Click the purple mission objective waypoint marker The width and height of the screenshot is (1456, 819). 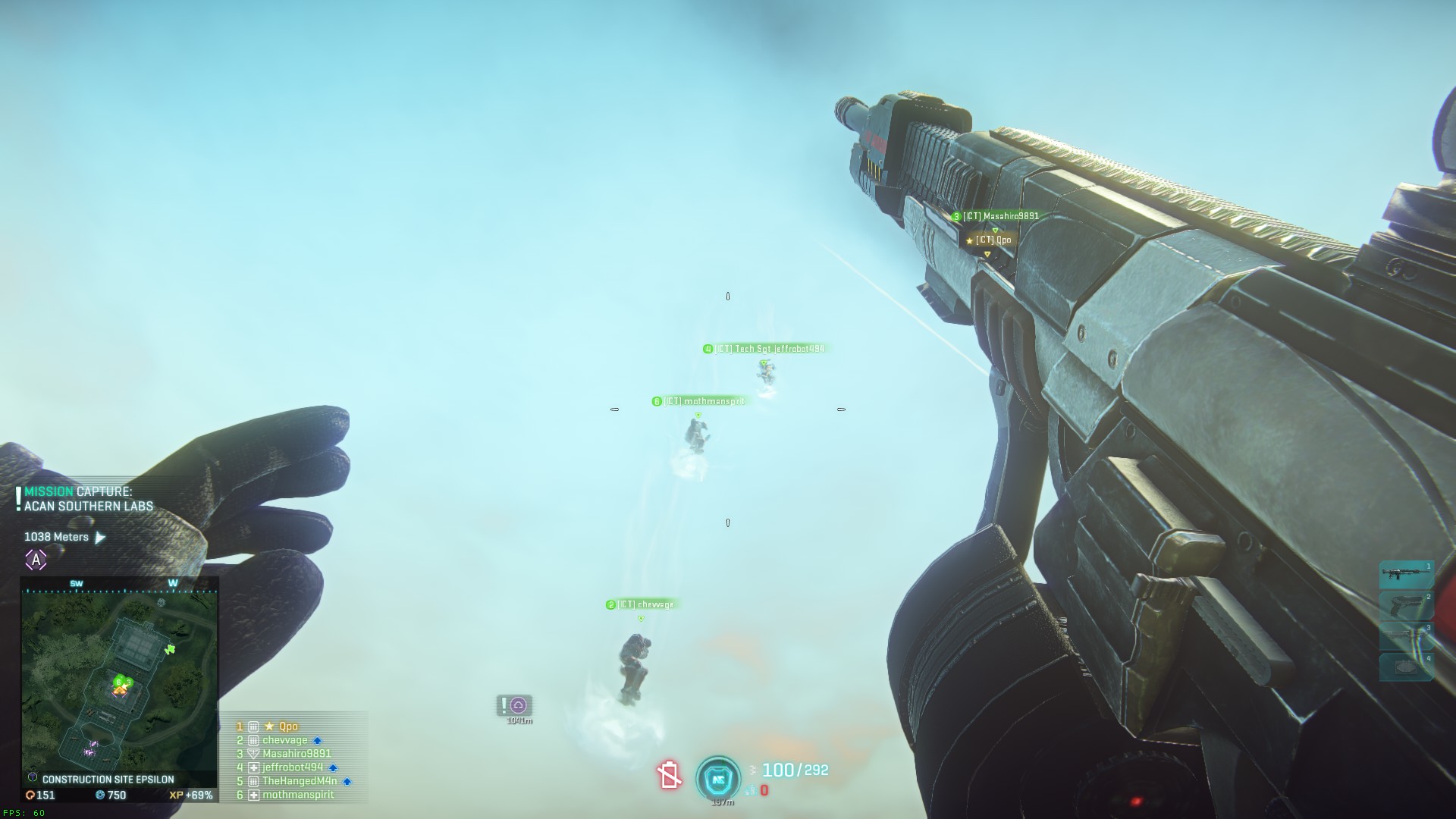pos(518,705)
